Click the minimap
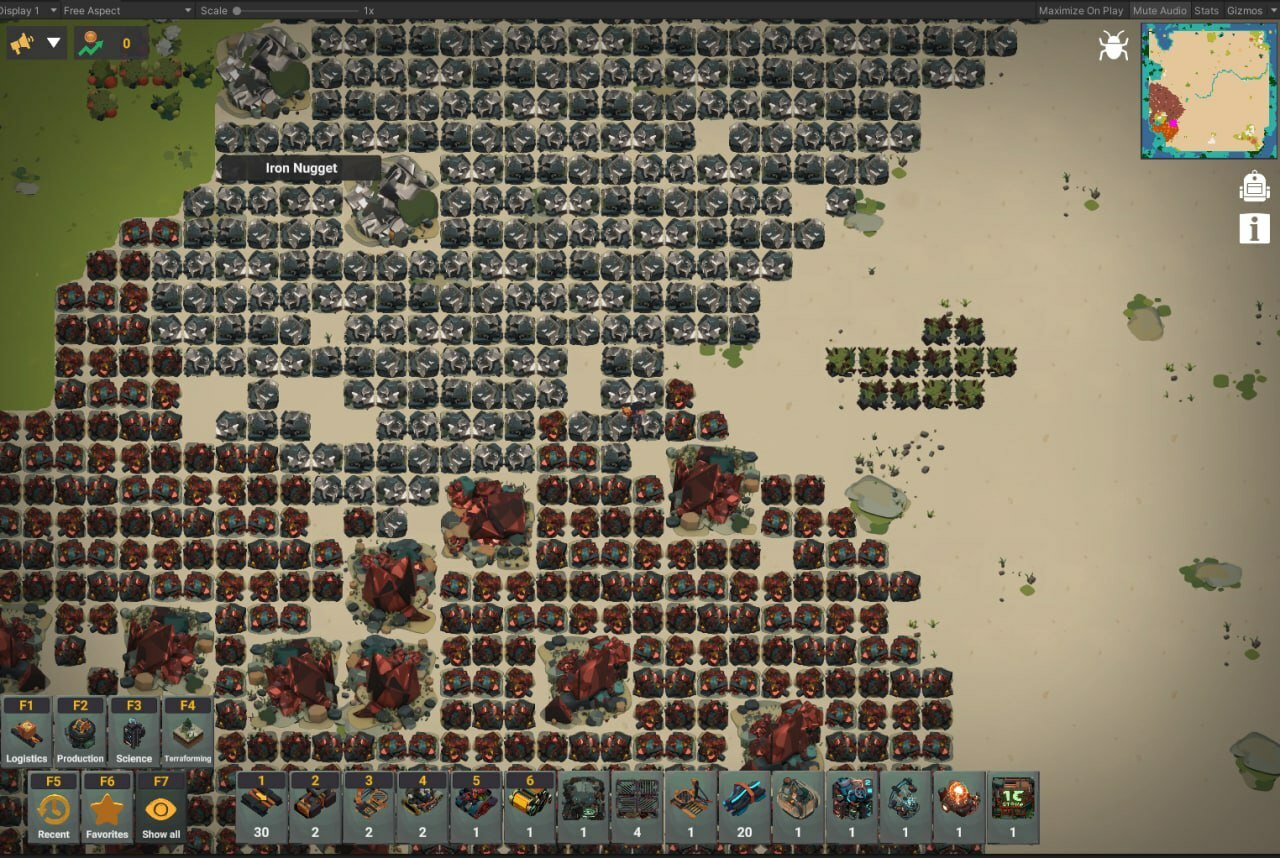 [1207, 91]
